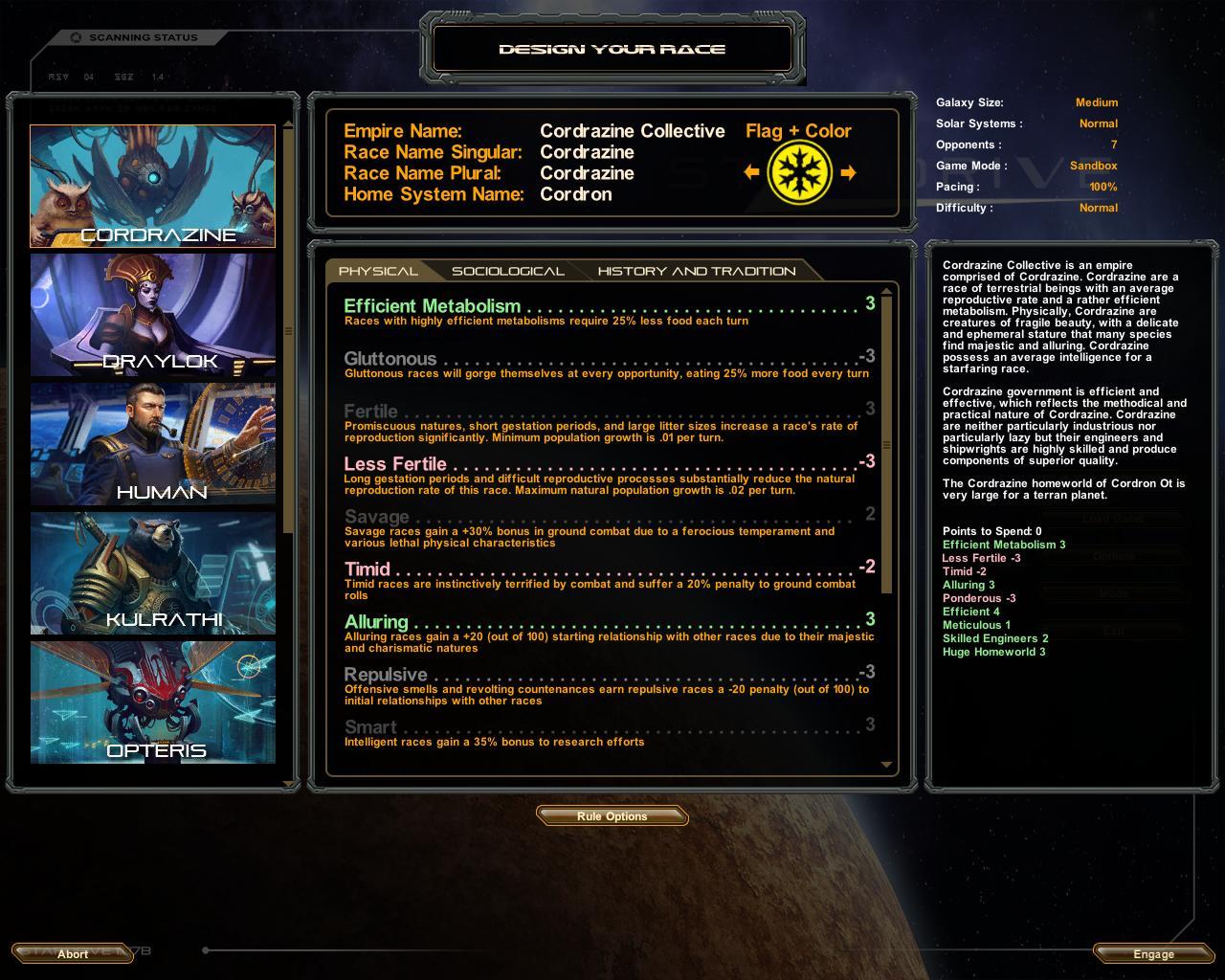The width and height of the screenshot is (1225, 980).
Task: Open the History and Tradition tab
Action: point(696,271)
